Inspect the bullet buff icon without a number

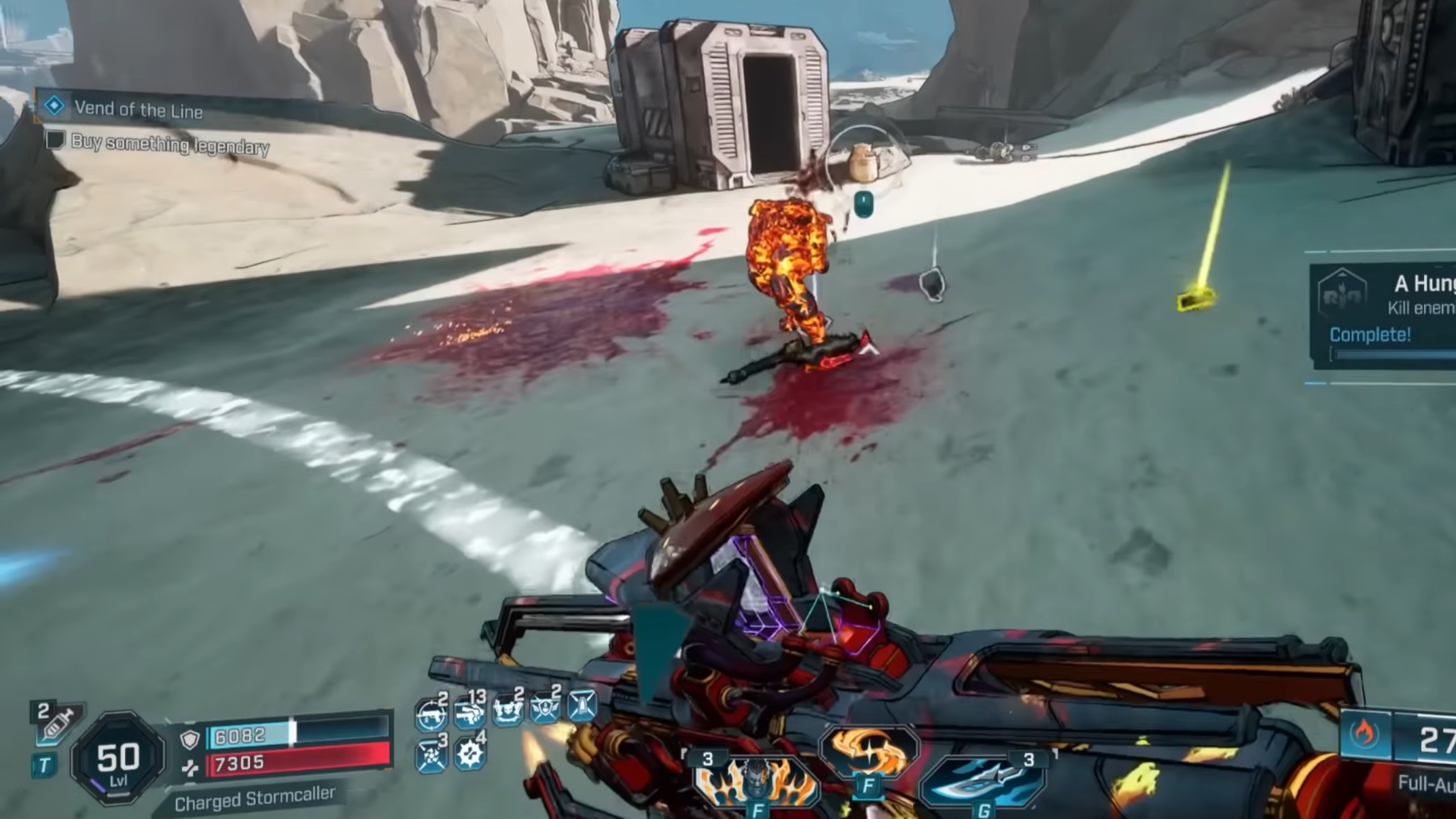582,707
